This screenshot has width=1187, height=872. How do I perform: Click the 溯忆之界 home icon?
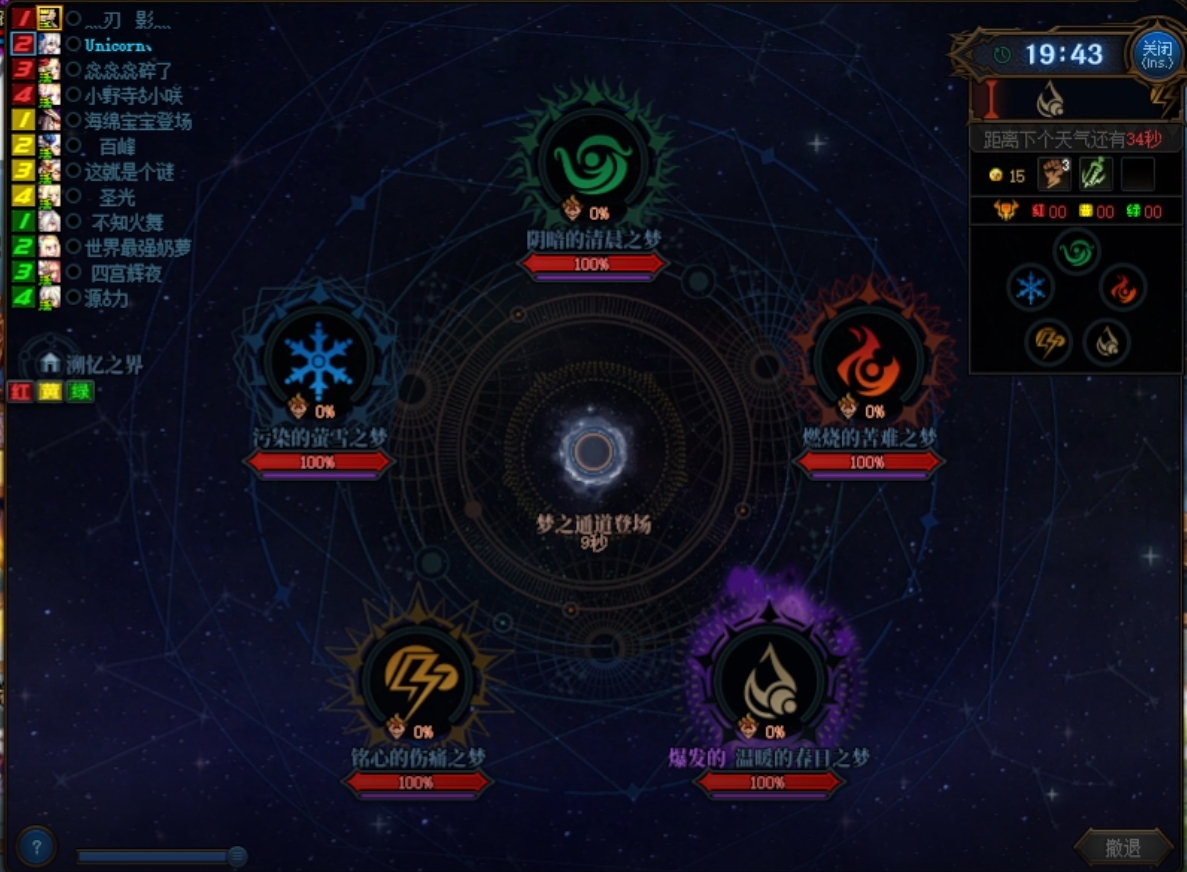(x=51, y=364)
